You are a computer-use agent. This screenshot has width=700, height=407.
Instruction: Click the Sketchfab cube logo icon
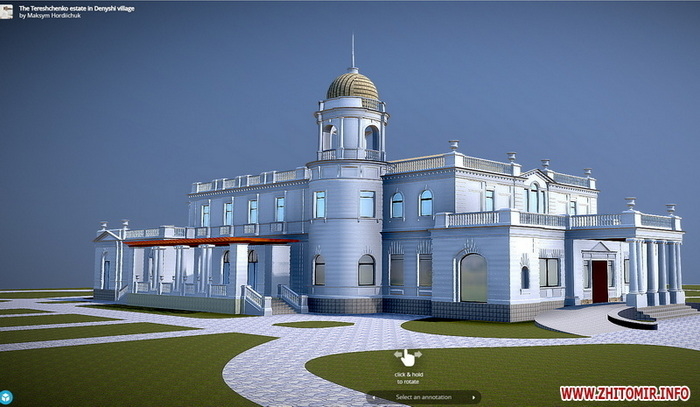pos(6,397)
